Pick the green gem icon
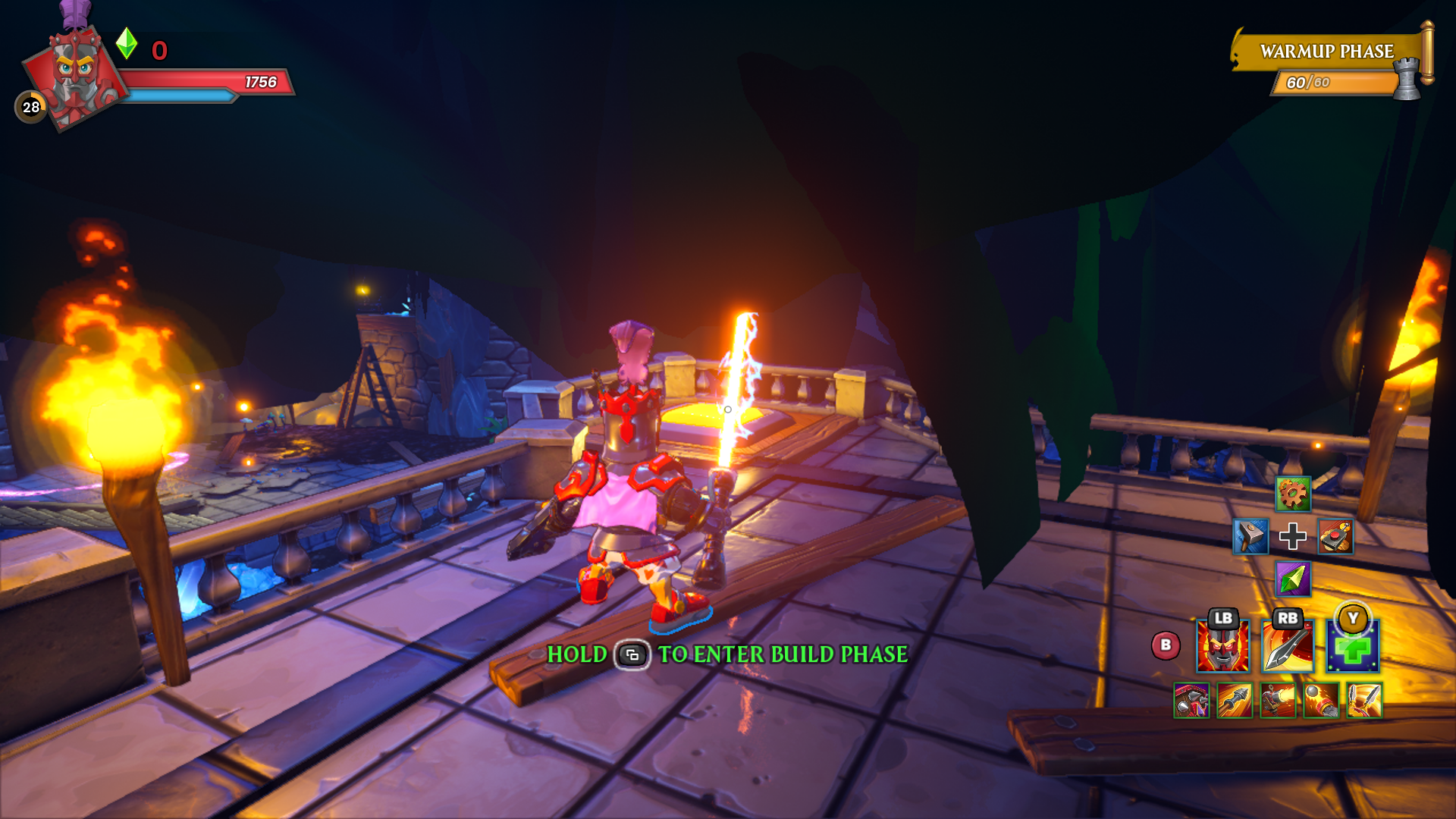The image size is (1456, 819). pos(1293,579)
